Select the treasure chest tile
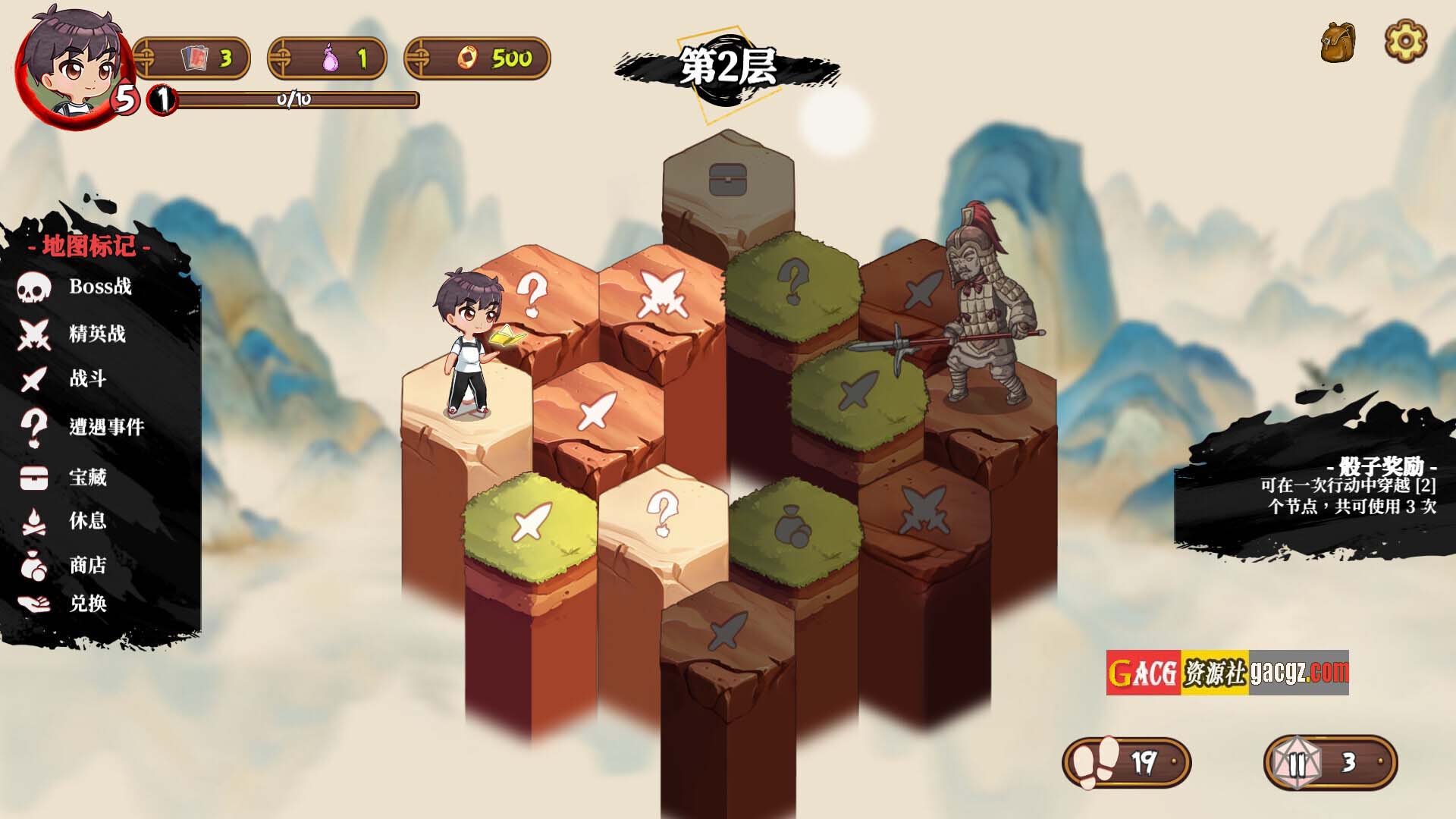The height and width of the screenshot is (819, 1456). [x=728, y=180]
